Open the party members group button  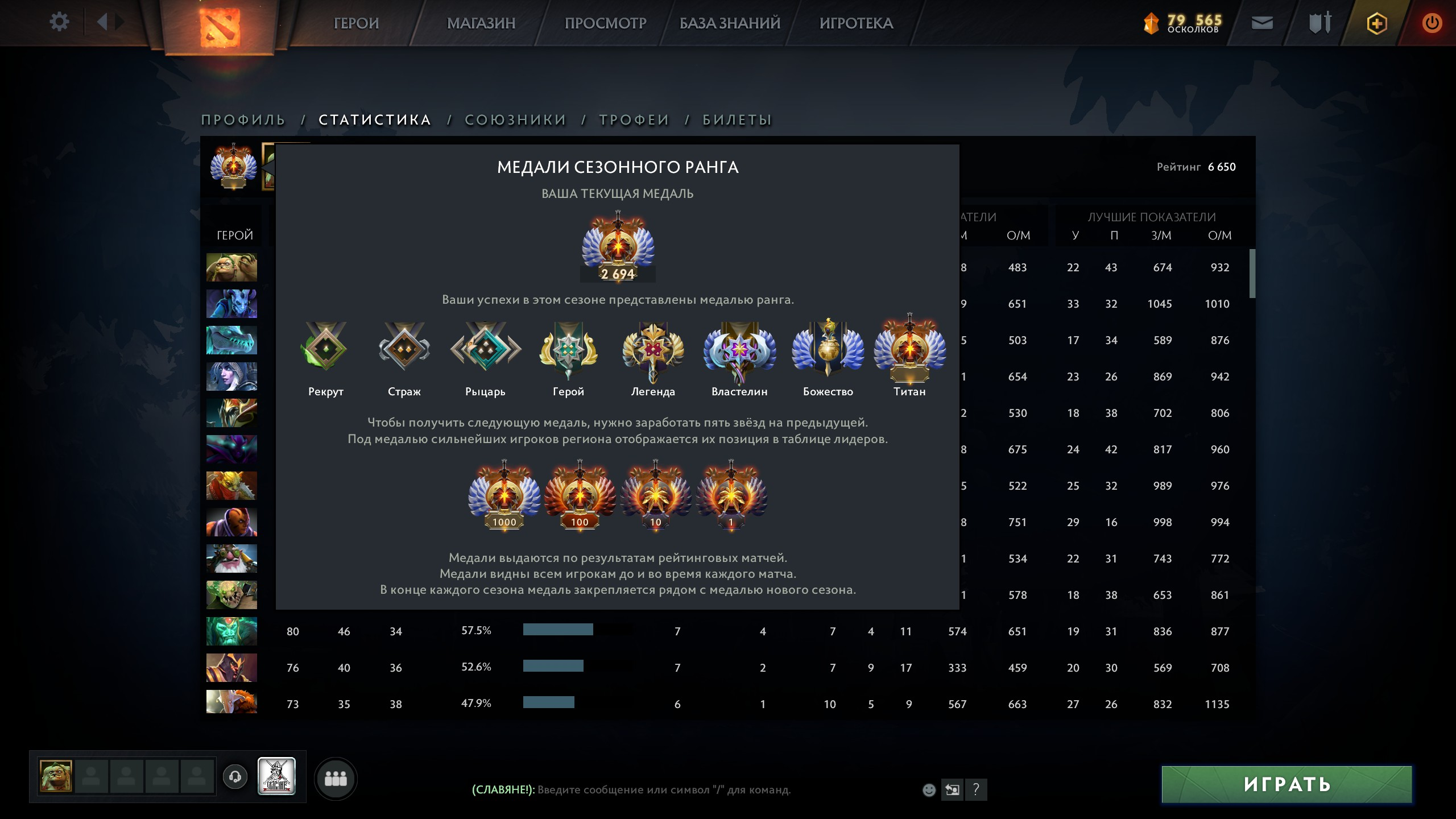336,778
